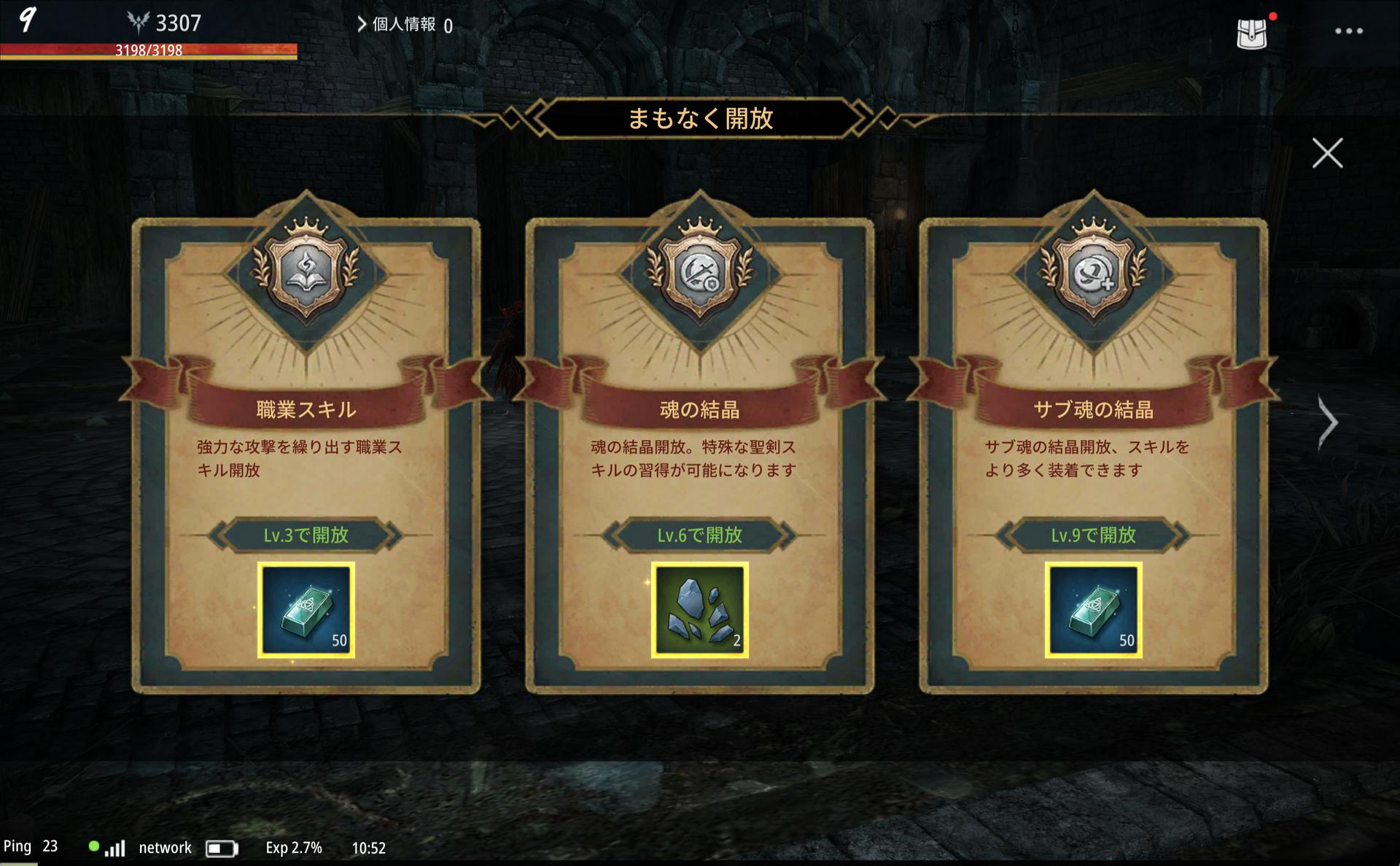Screen dimensions: 1400x866
Task: Open the backpack inventory icon
Action: pyautogui.click(x=1251, y=33)
